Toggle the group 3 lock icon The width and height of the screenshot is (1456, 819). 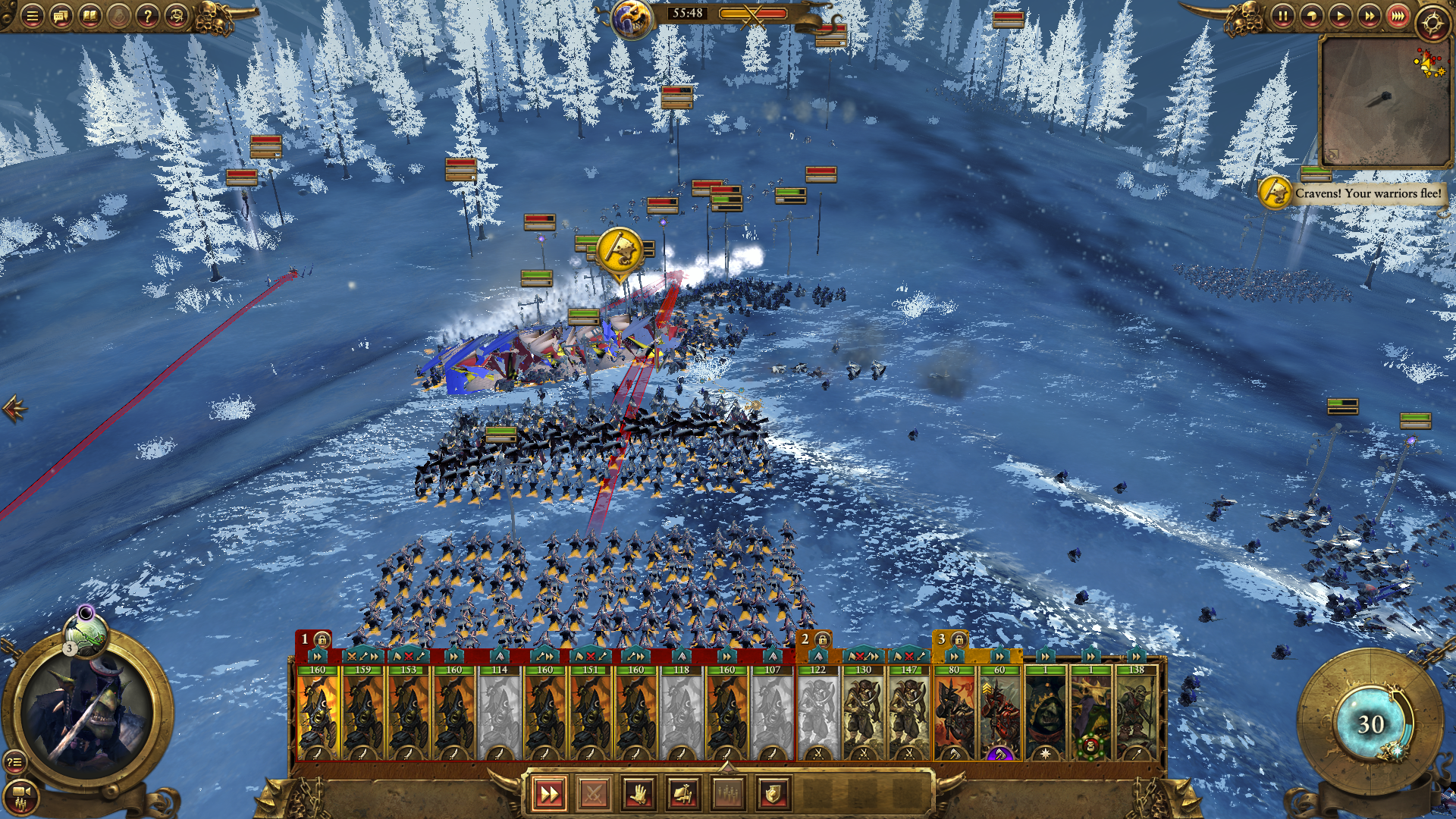(959, 639)
